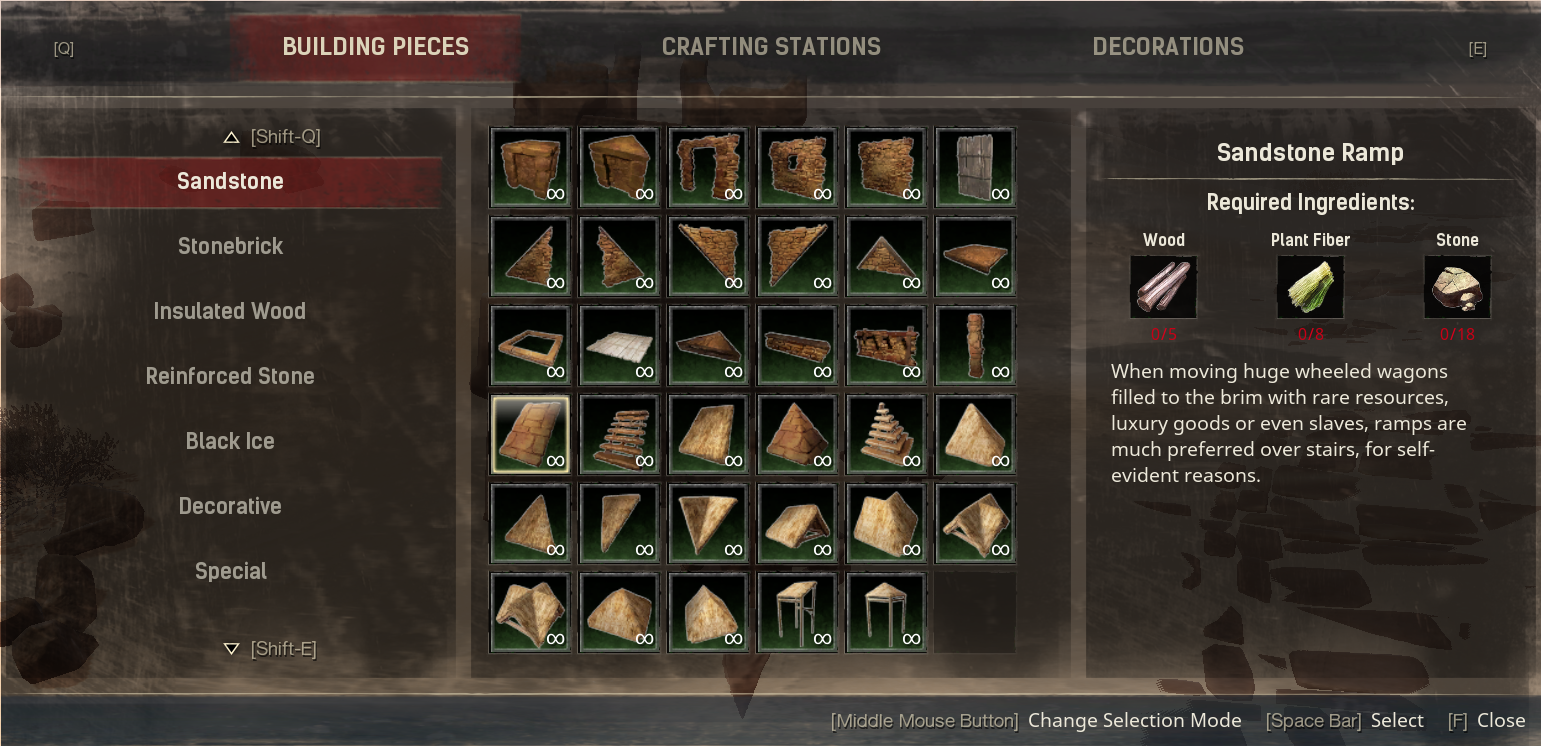This screenshot has height=746, width=1541.
Task: Pick the sandstone doorframe arch piece
Action: pyautogui.click(x=708, y=167)
